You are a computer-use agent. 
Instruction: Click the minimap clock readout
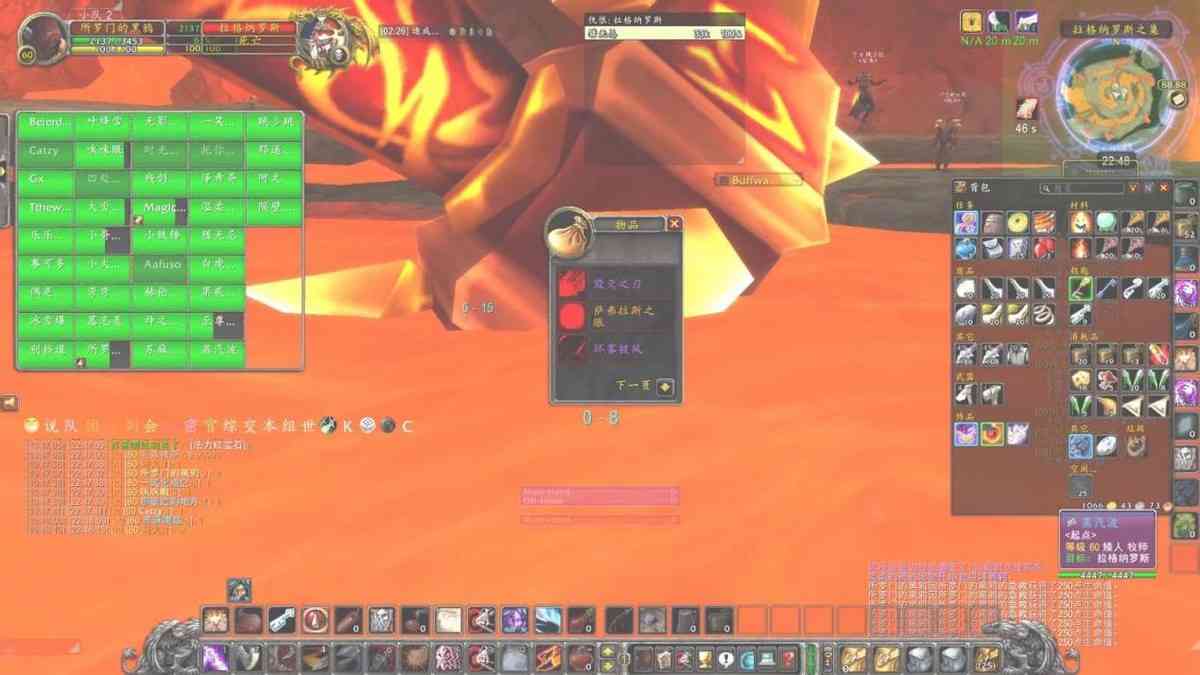1115,162
